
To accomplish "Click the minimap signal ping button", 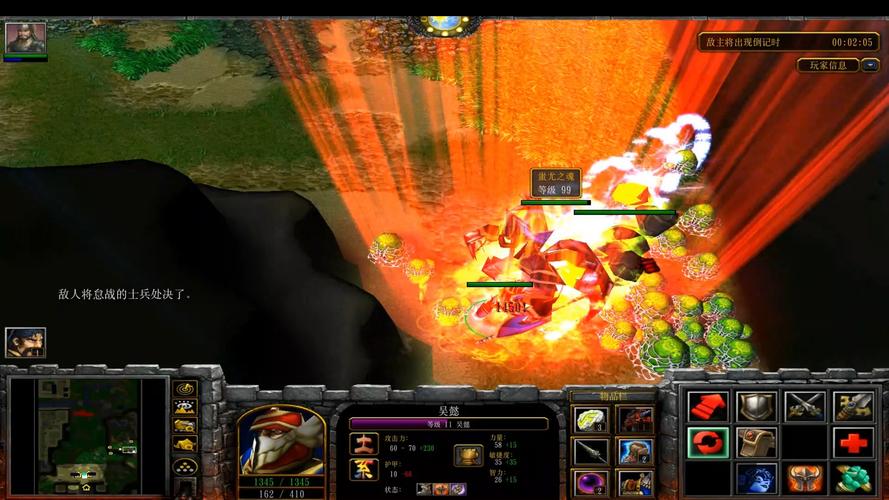I will 184,389.
